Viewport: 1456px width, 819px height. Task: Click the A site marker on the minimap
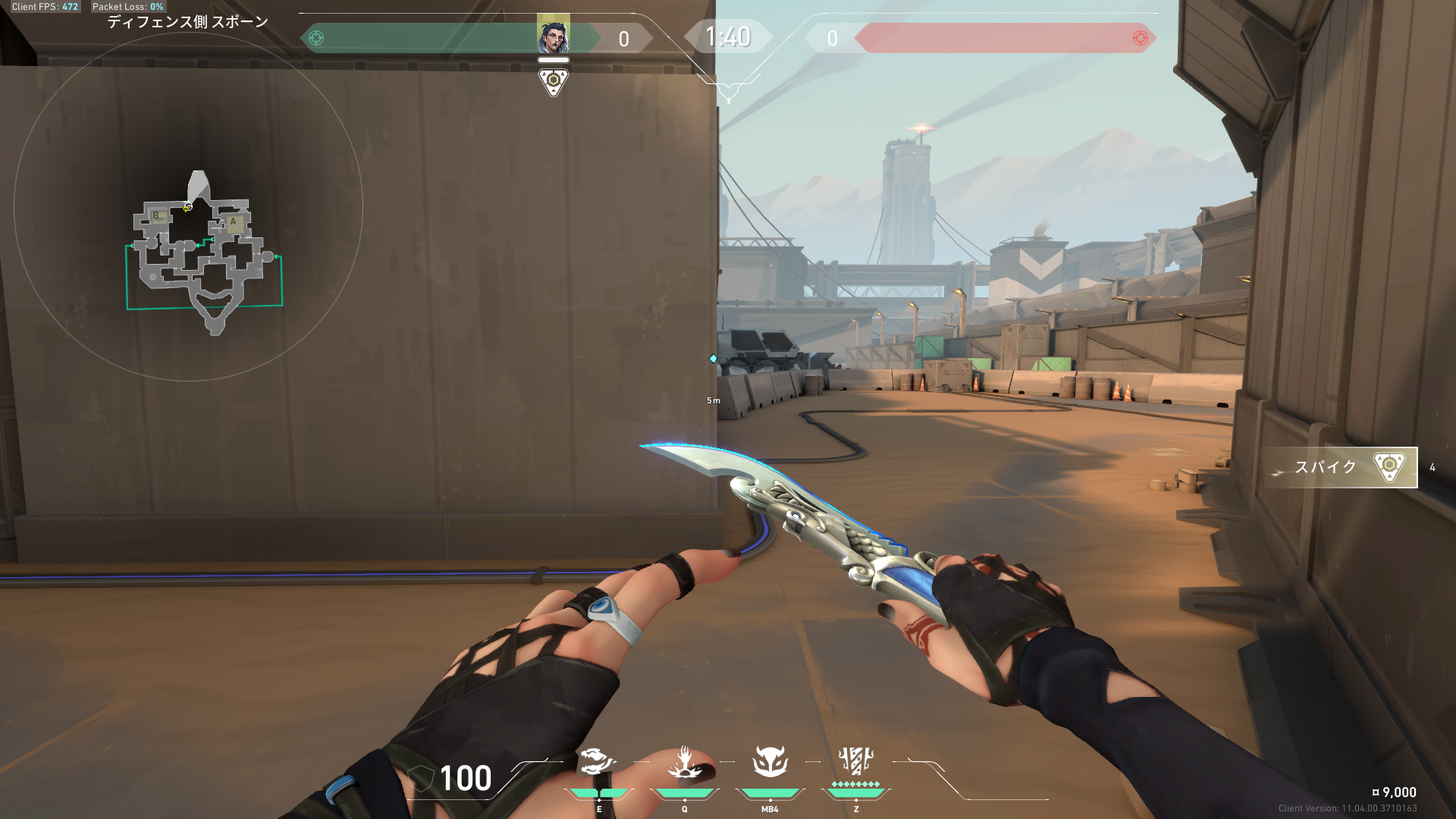[234, 222]
